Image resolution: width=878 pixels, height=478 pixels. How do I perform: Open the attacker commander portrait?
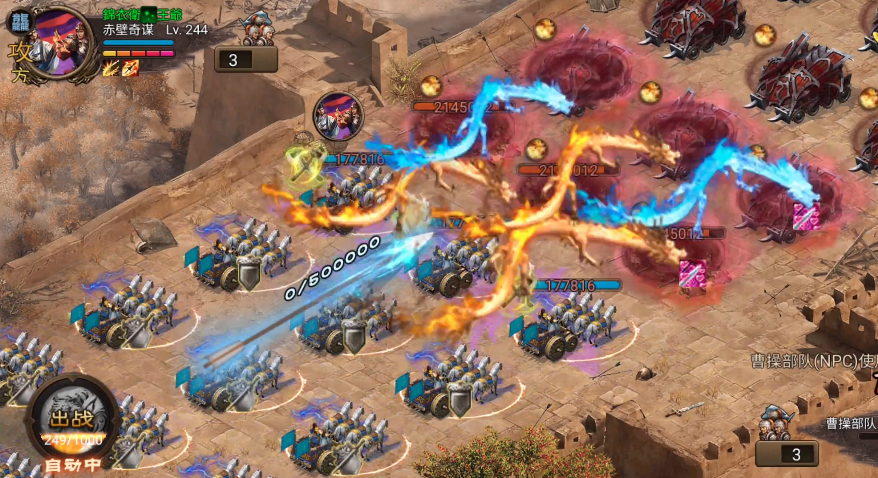(x=62, y=42)
